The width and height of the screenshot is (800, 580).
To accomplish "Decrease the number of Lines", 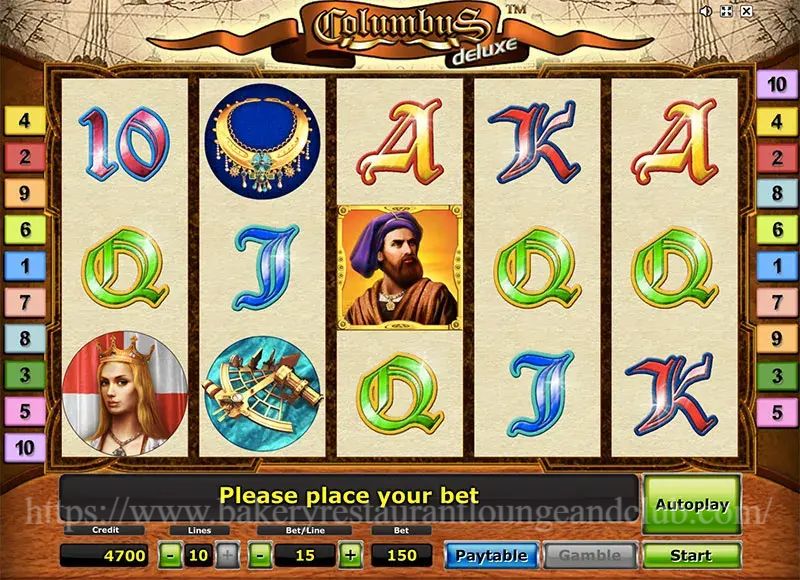I will 172,555.
